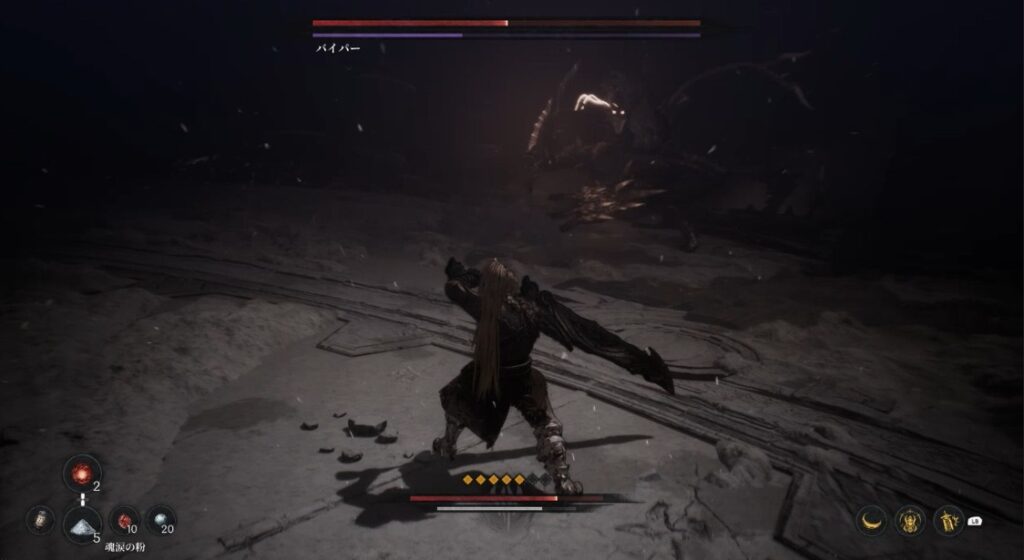Image resolution: width=1024 pixels, height=560 pixels.
Task: Activate the golden sword skill icon
Action: point(947,520)
